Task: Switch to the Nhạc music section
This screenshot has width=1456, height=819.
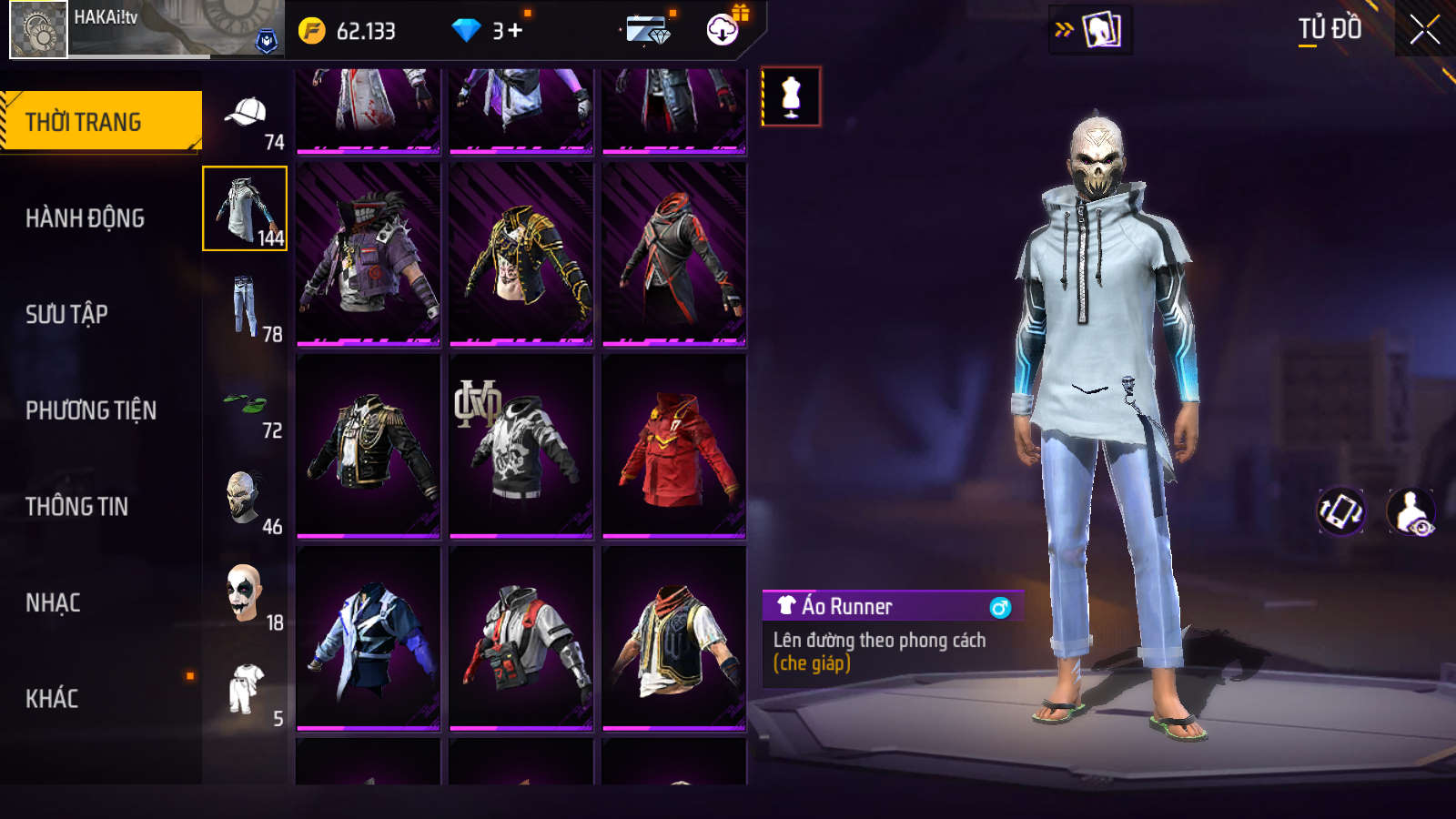Action: (53, 602)
